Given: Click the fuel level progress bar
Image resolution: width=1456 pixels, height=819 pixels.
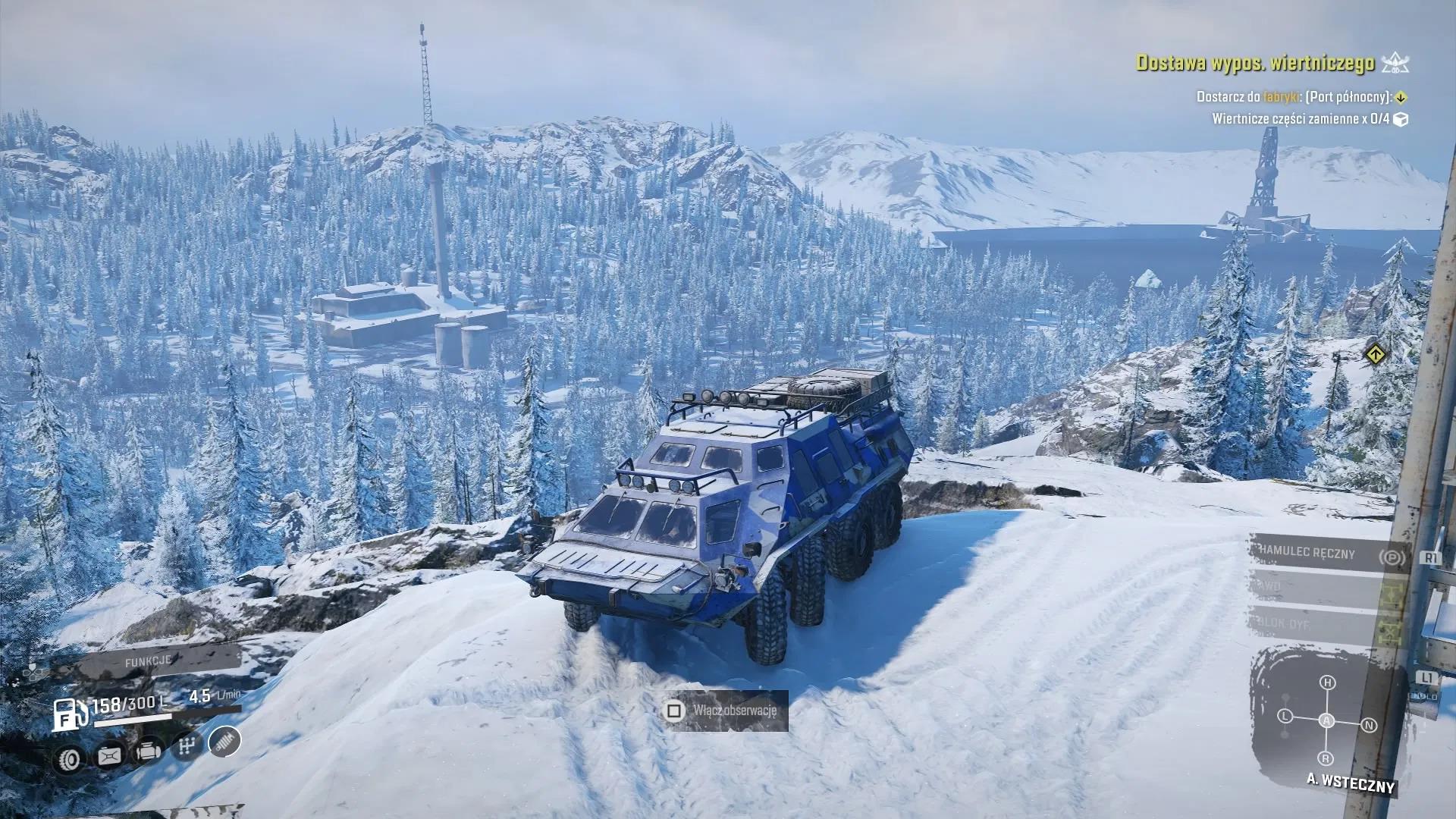Looking at the screenshot, I should pyautogui.click(x=133, y=722).
